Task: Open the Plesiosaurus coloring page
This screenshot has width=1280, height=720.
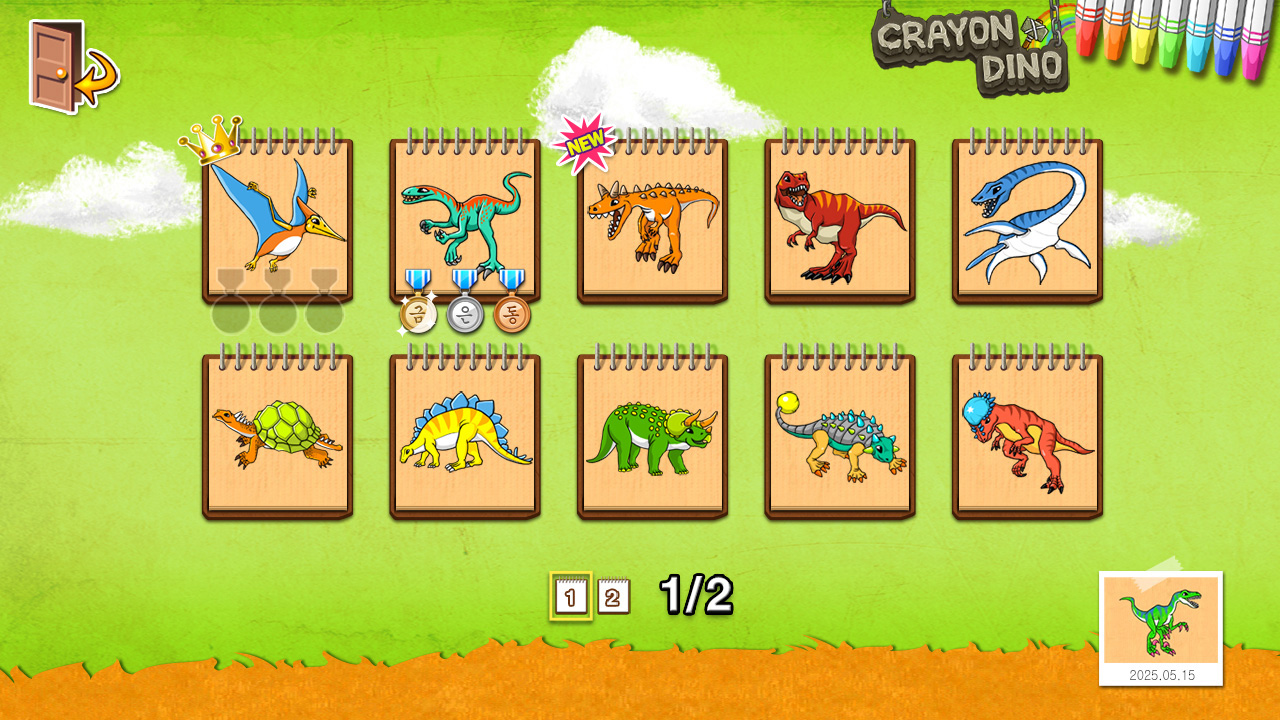Action: tap(1028, 220)
